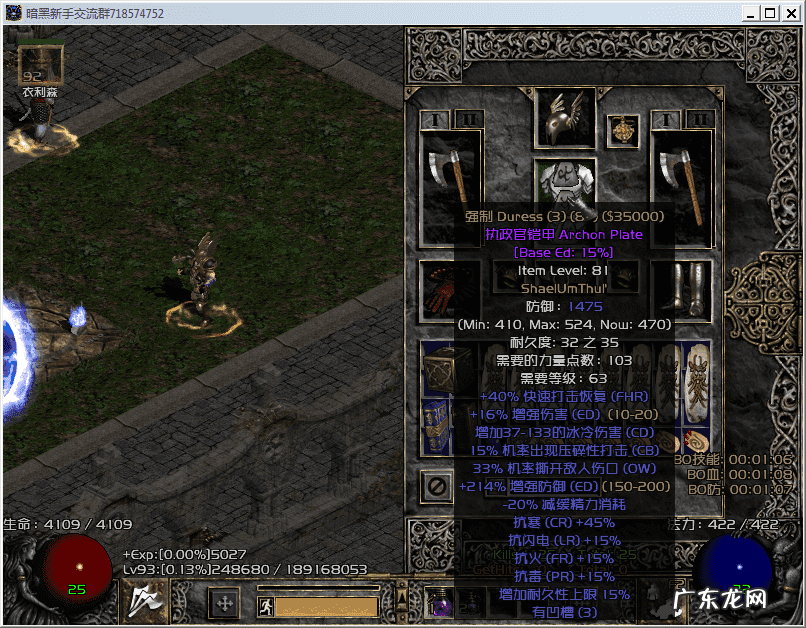Click the amulet equipment slot
The width and height of the screenshot is (806, 628).
click(627, 130)
